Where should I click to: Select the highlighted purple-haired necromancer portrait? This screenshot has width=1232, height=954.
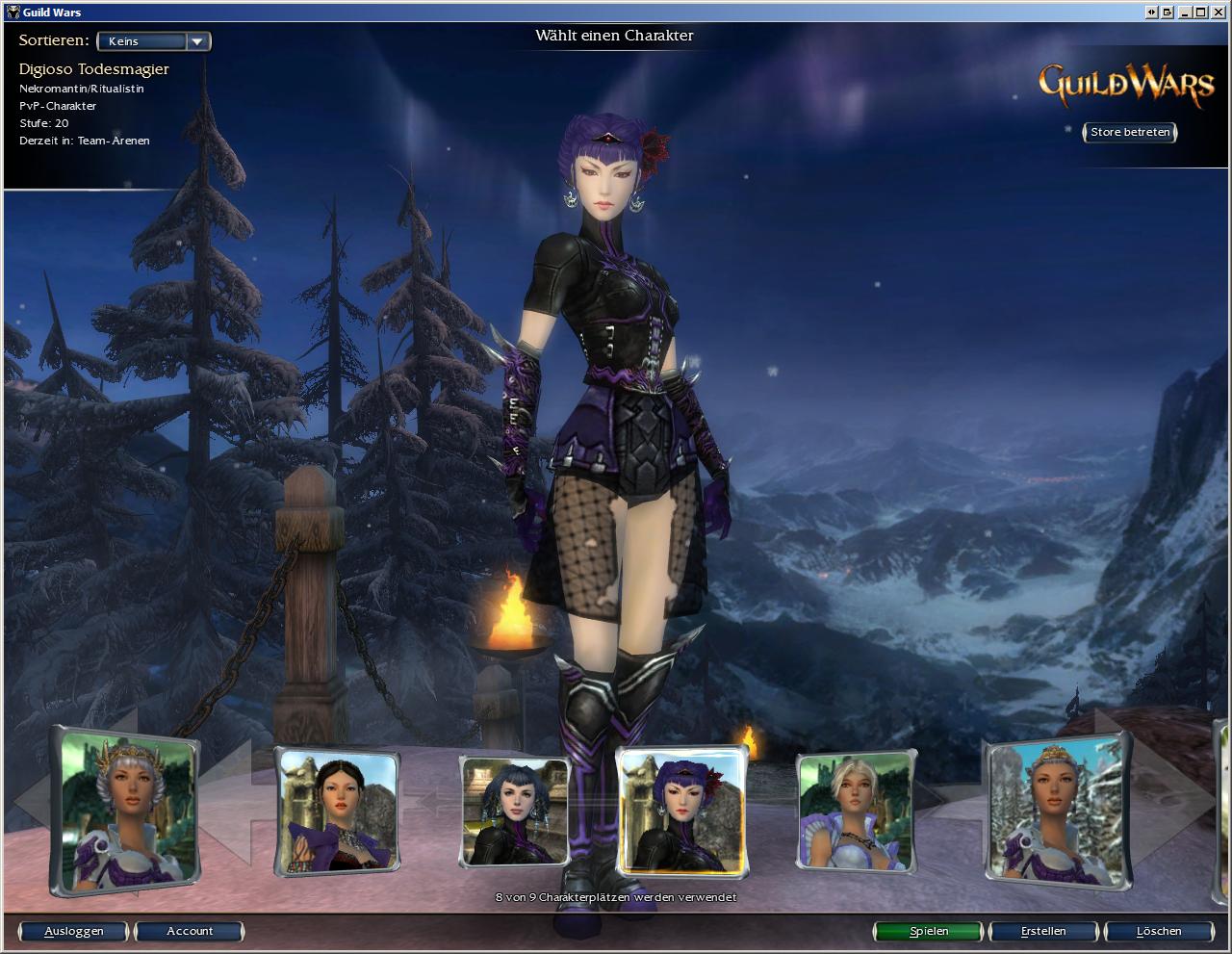(680, 811)
